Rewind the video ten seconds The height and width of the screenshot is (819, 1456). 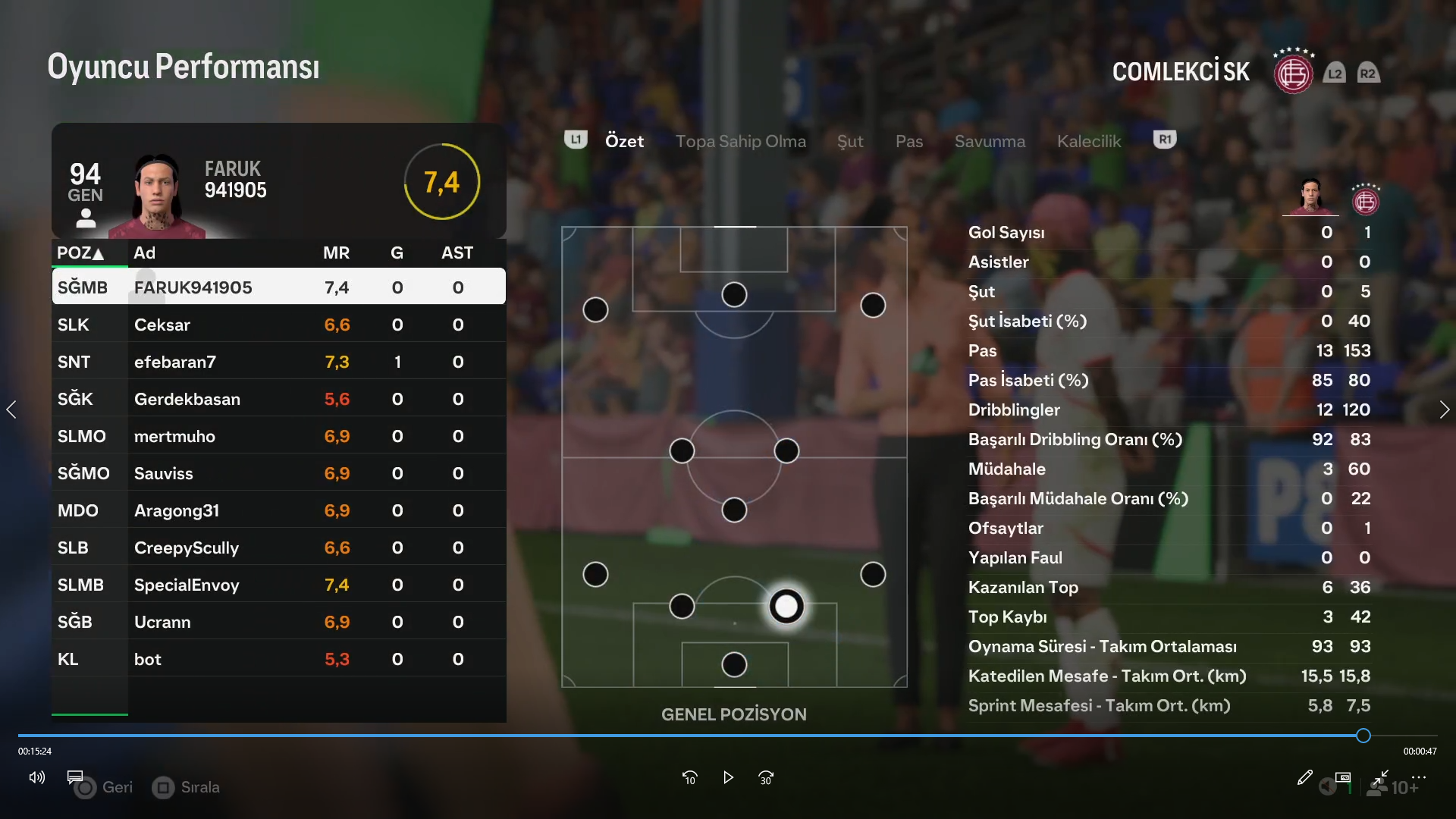point(689,777)
